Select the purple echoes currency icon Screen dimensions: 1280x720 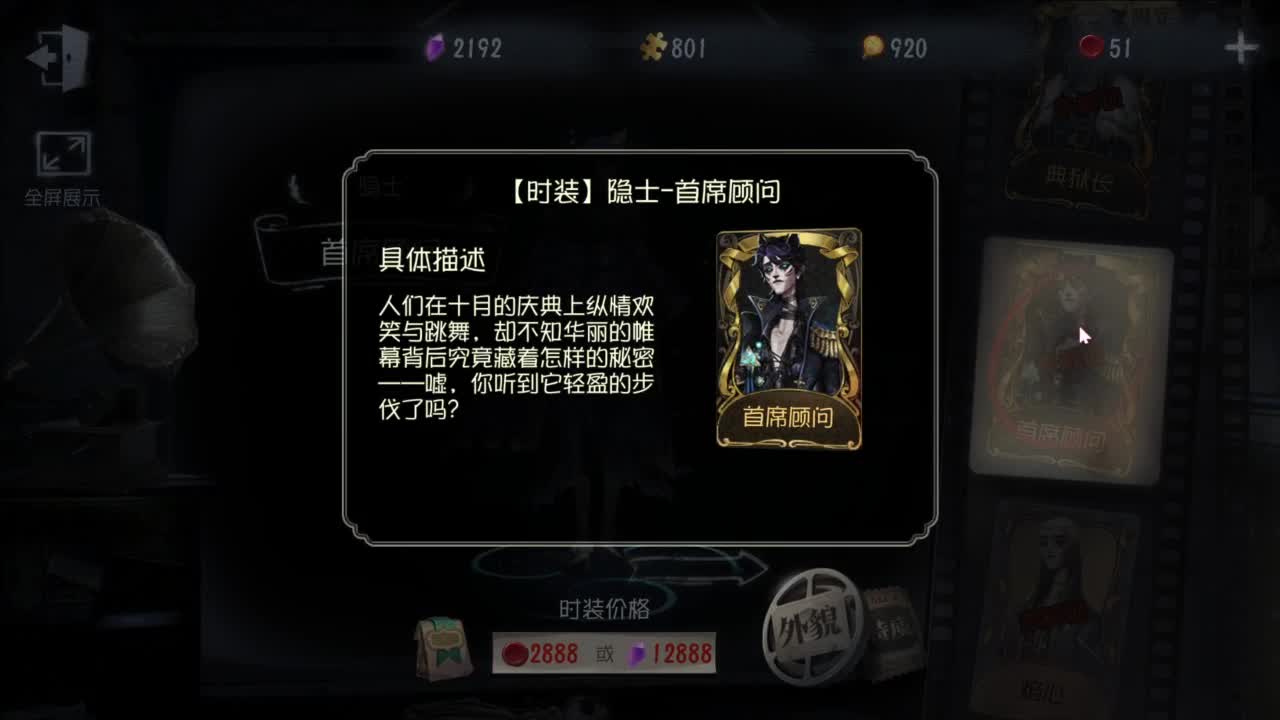tap(434, 44)
